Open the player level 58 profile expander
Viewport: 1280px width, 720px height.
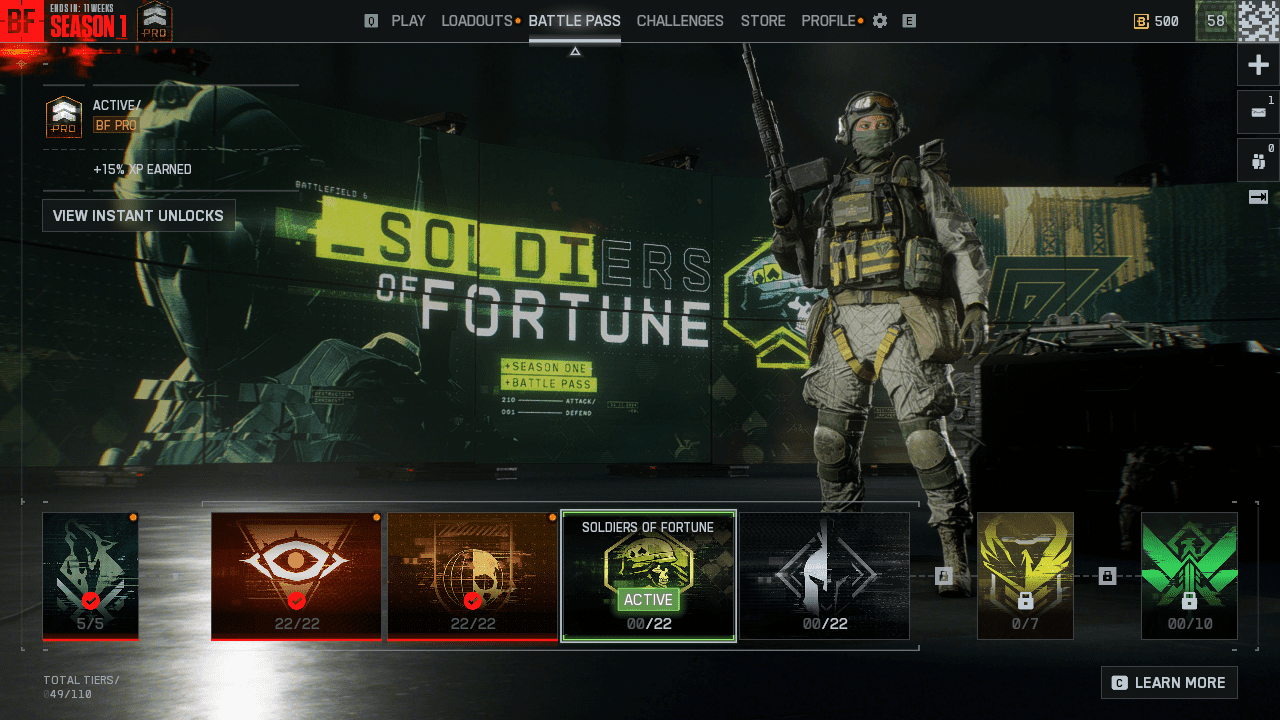1214,20
